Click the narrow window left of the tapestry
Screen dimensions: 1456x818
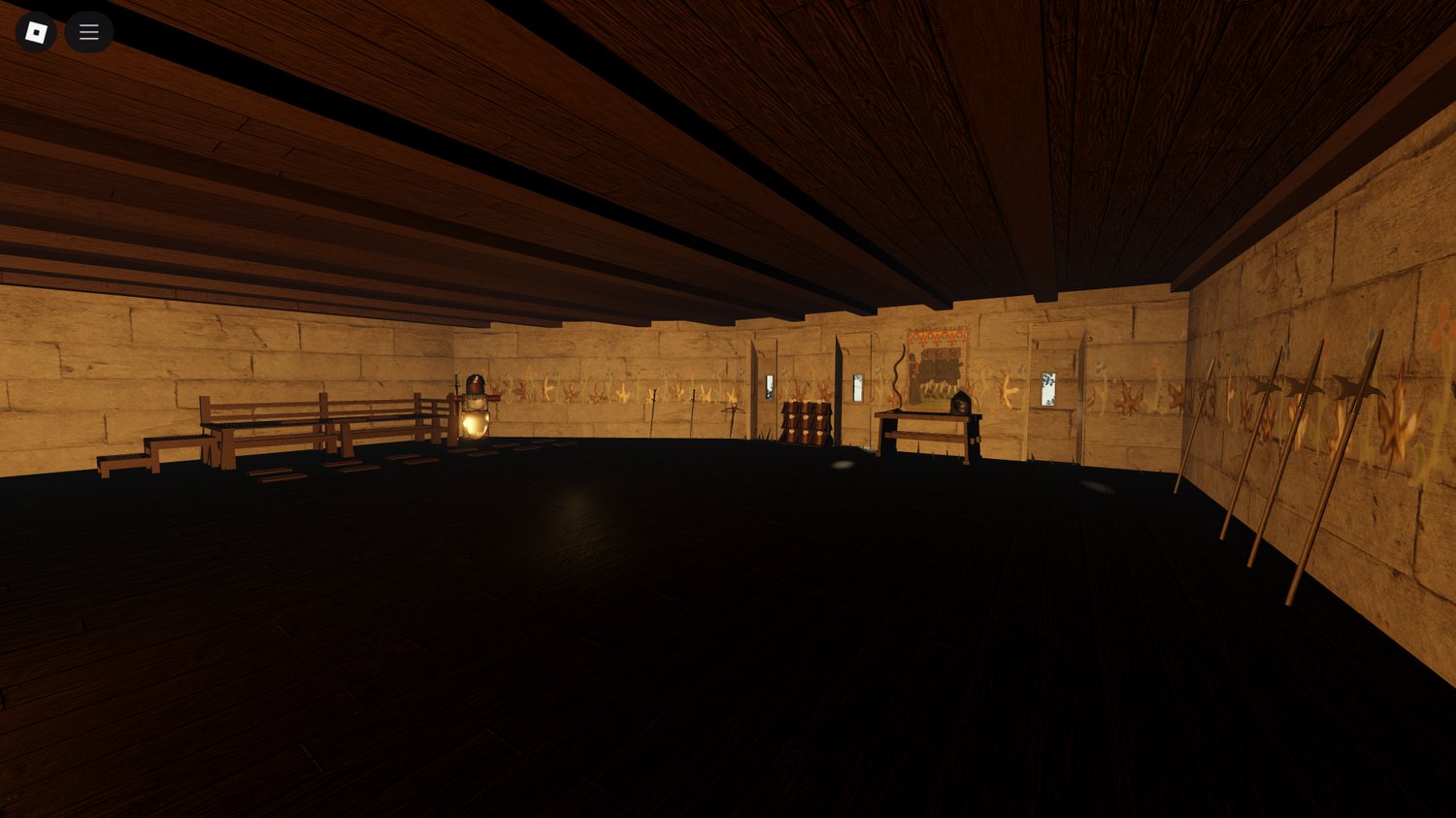tap(856, 385)
